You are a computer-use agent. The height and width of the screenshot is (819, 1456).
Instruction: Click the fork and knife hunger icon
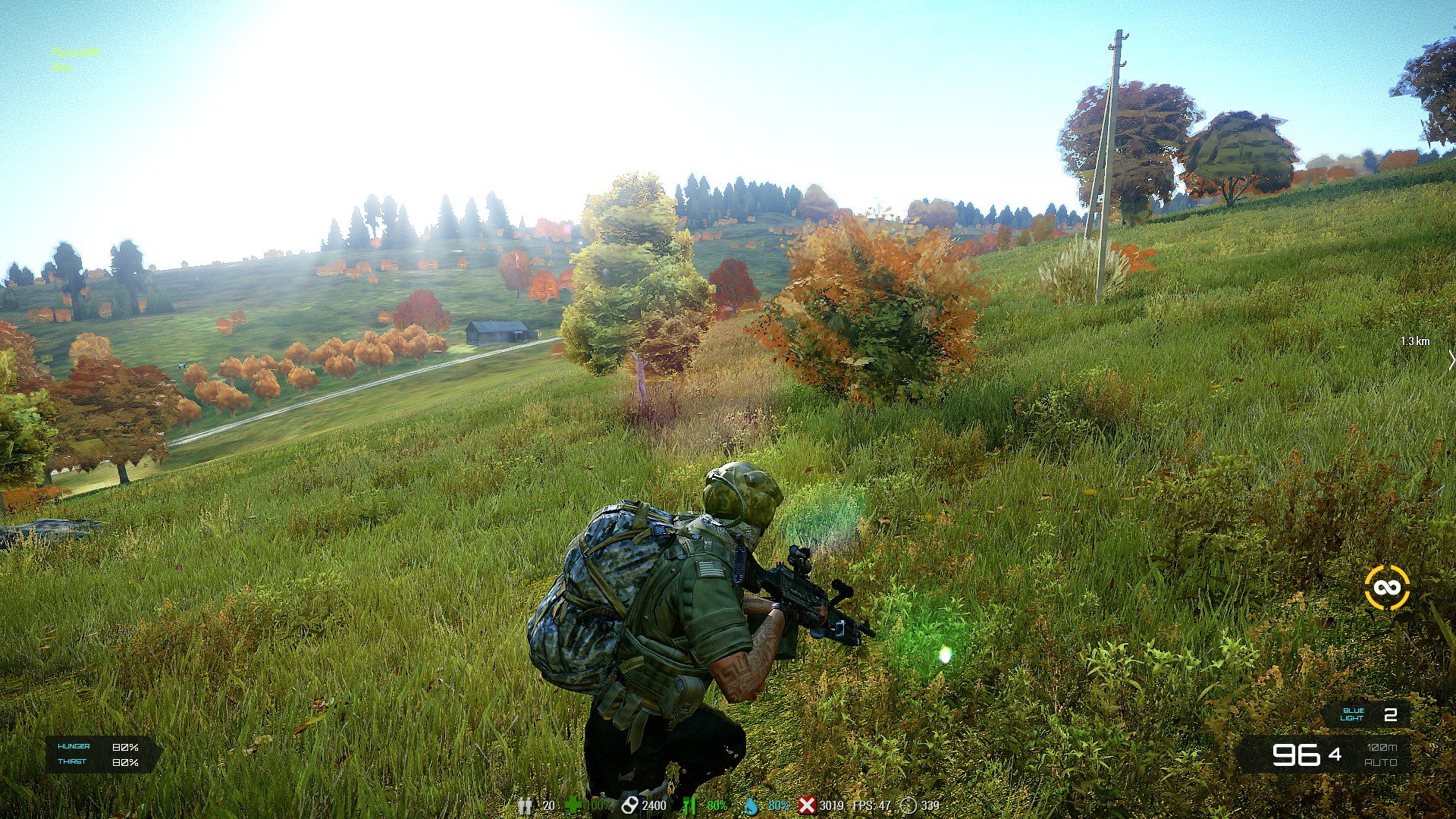click(x=689, y=805)
